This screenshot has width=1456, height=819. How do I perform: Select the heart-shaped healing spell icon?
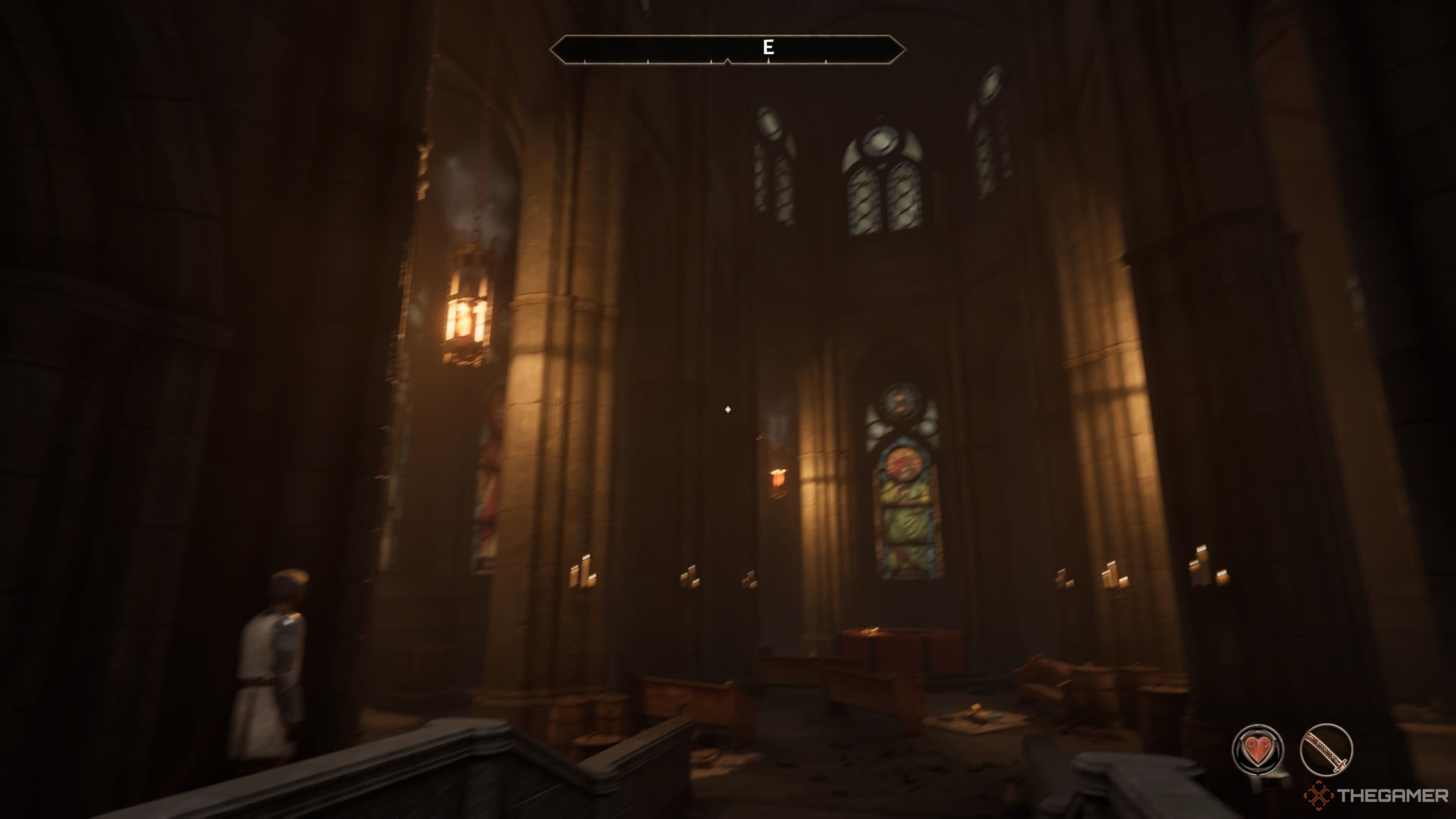click(1257, 750)
